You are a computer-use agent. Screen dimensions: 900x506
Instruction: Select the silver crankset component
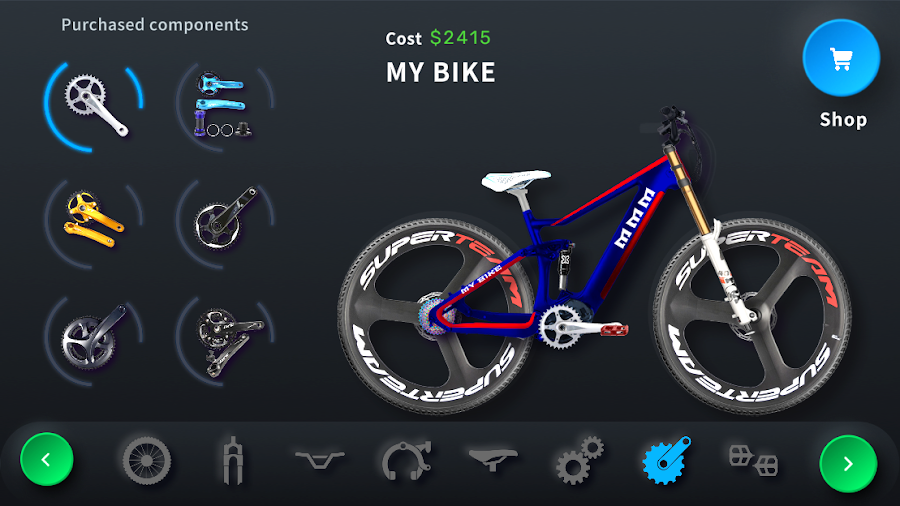coord(94,104)
